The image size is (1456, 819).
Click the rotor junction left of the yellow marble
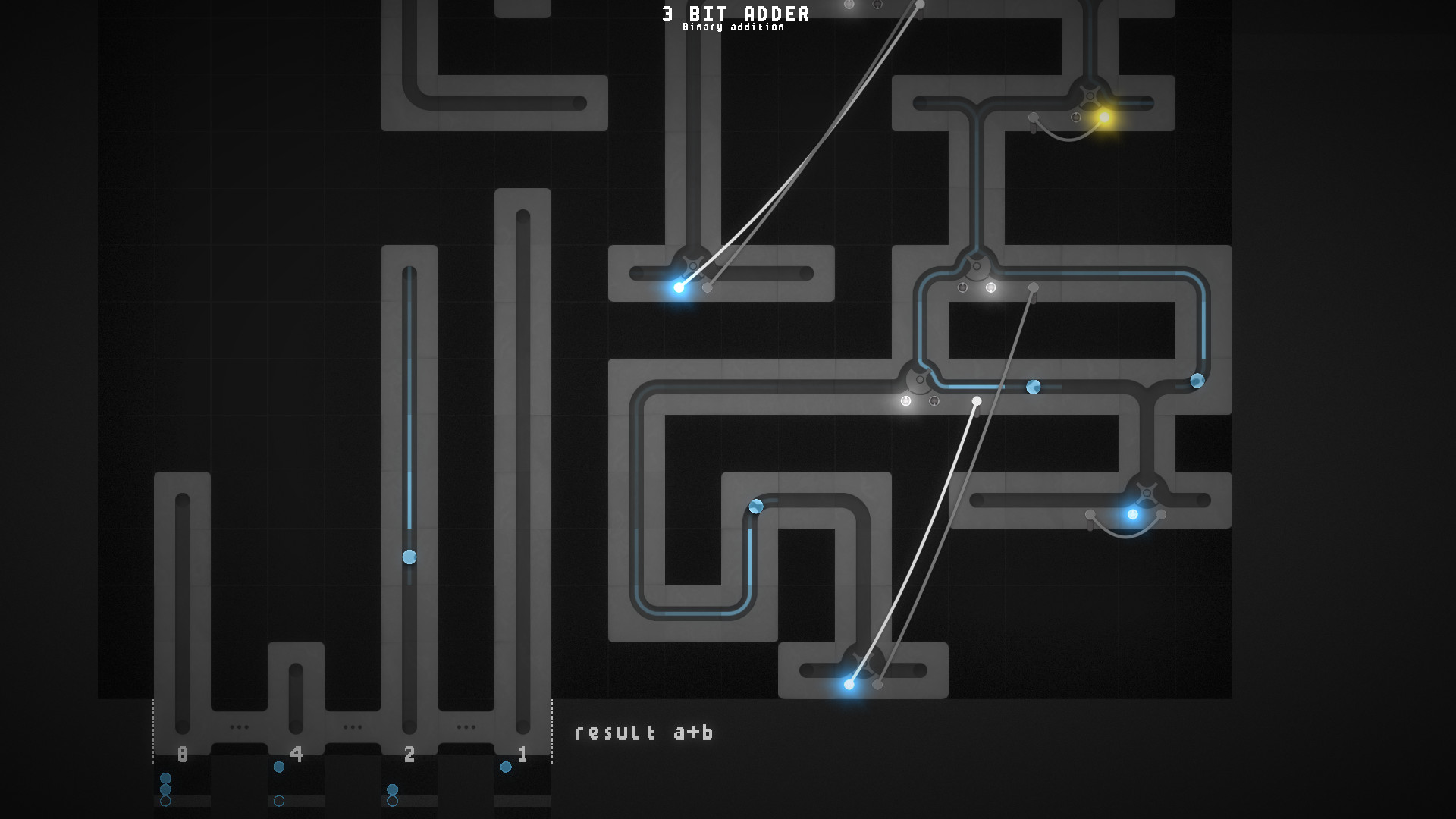click(1090, 96)
